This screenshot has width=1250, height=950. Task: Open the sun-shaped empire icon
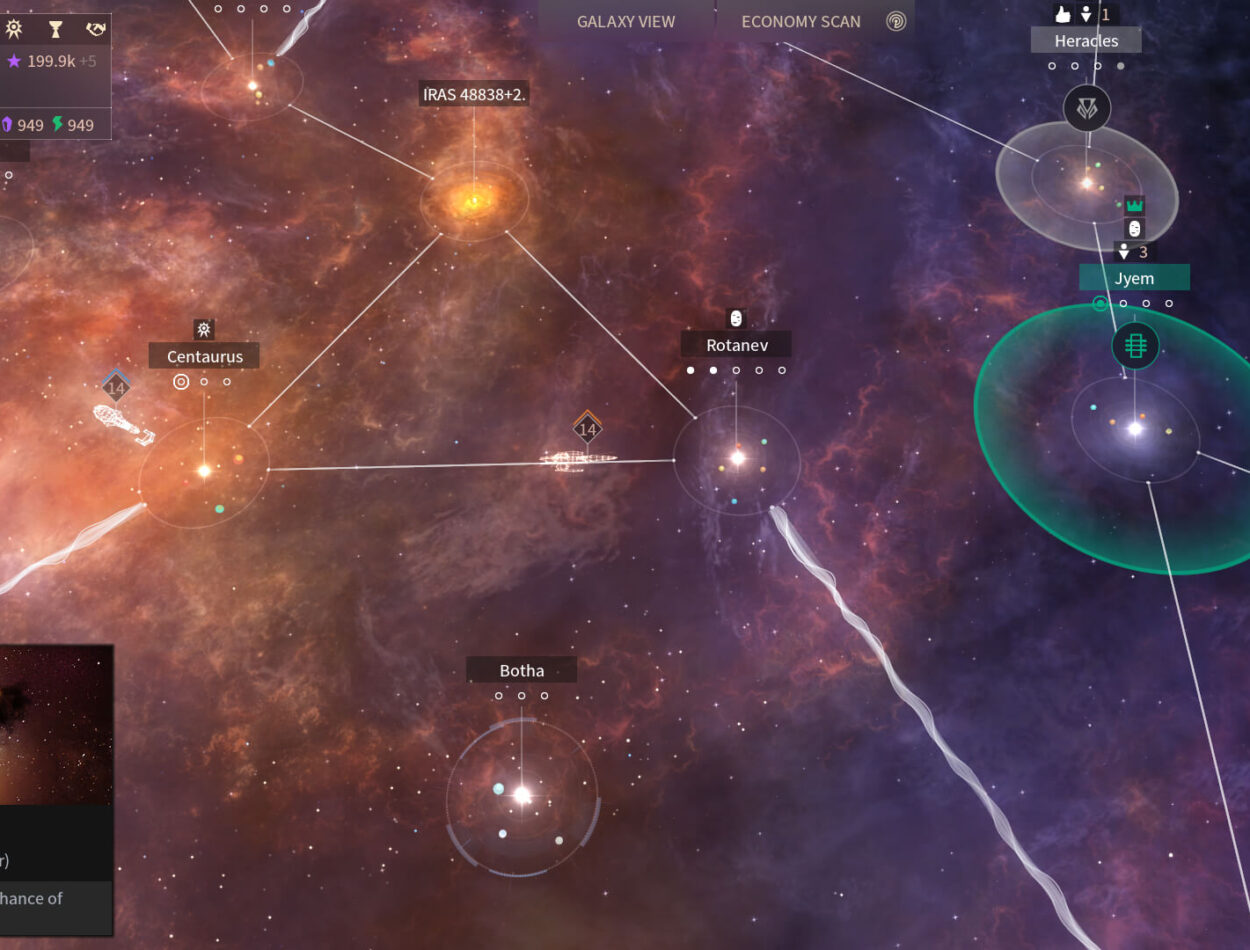(14, 30)
